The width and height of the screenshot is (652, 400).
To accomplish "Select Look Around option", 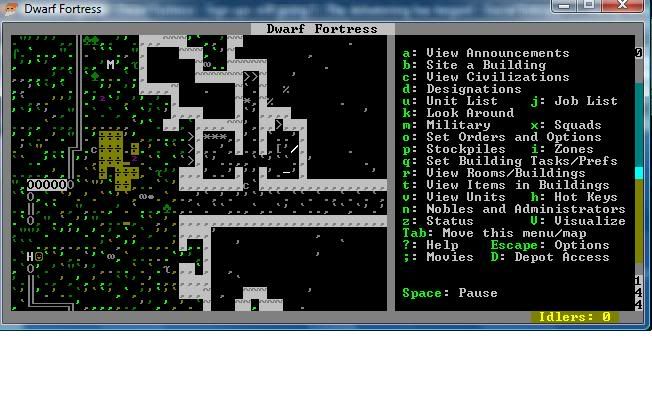I will click(469, 113).
